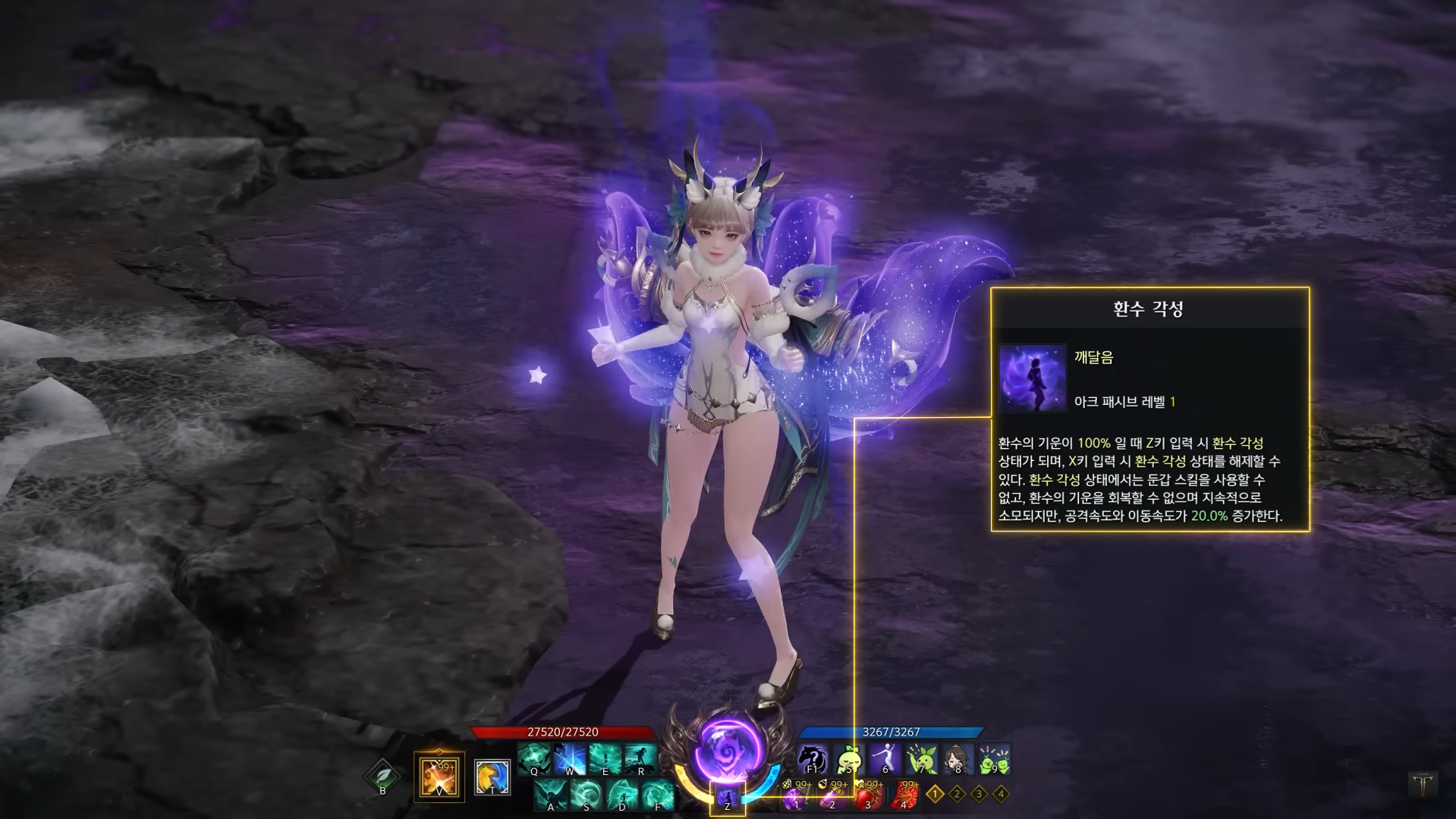
Task: Click the green leaf B icon
Action: pyautogui.click(x=382, y=777)
